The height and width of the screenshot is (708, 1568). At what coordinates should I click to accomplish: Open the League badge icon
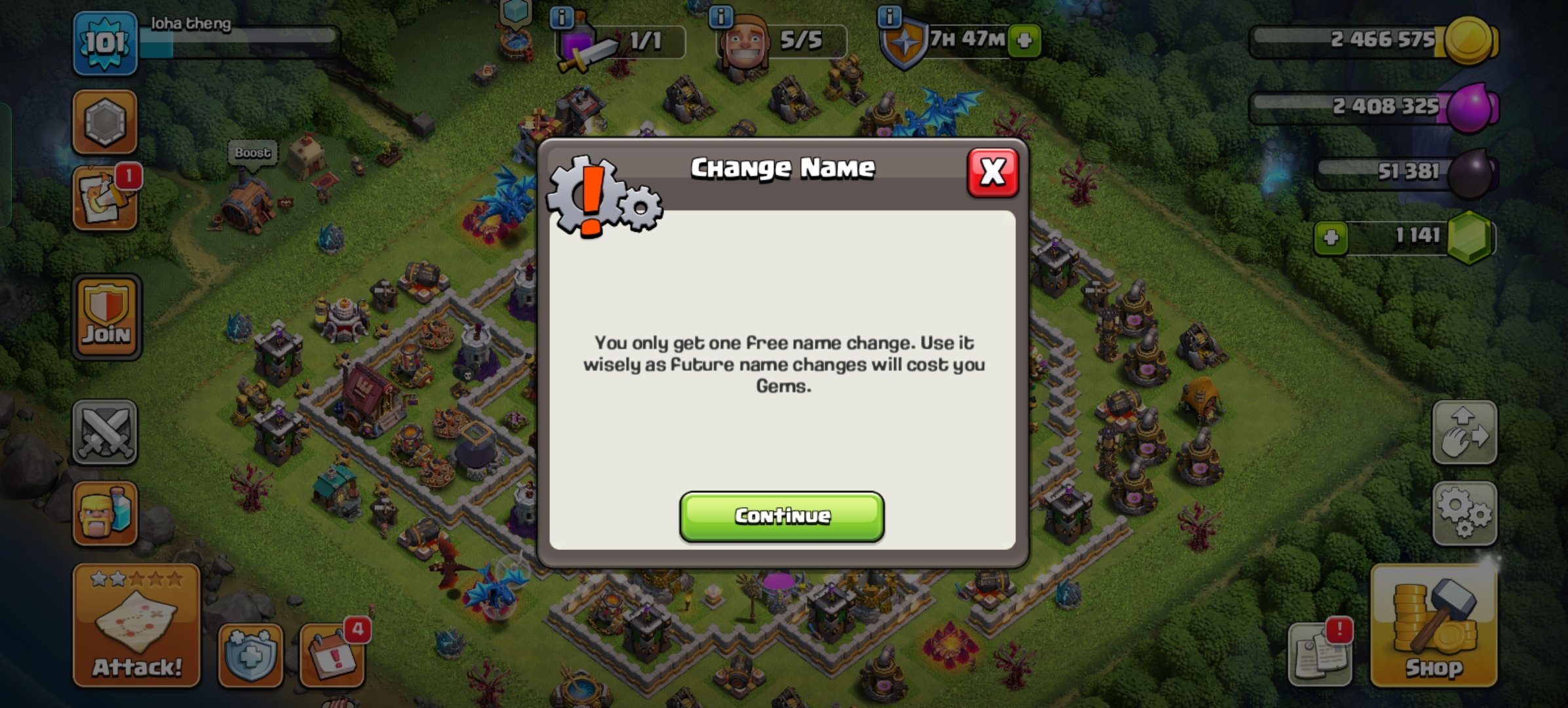point(105,121)
